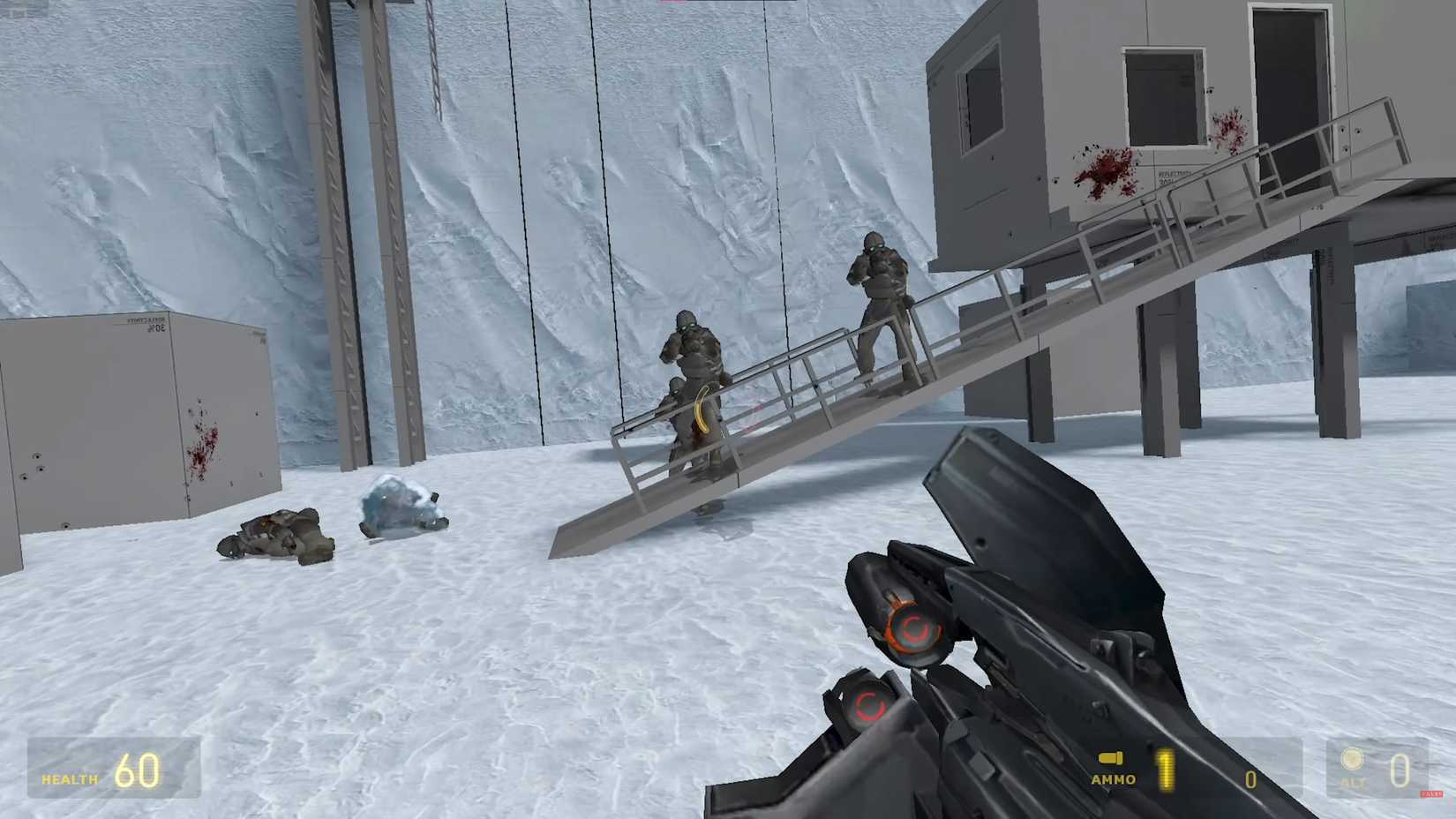The height and width of the screenshot is (819, 1456).
Task: Click the HEALTH label in the HUD
Action: 69,779
